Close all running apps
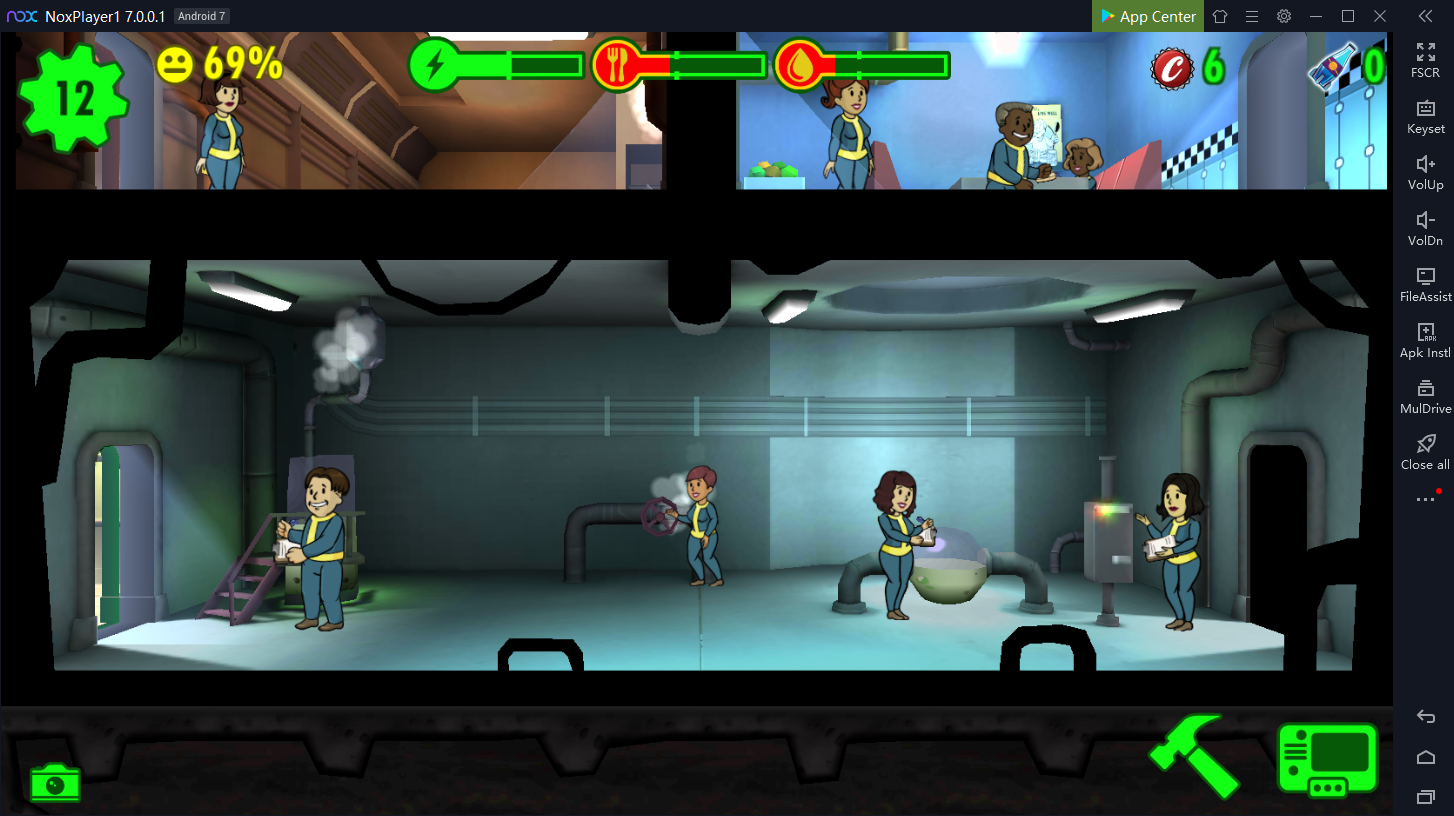This screenshot has width=1454, height=816. (1425, 451)
